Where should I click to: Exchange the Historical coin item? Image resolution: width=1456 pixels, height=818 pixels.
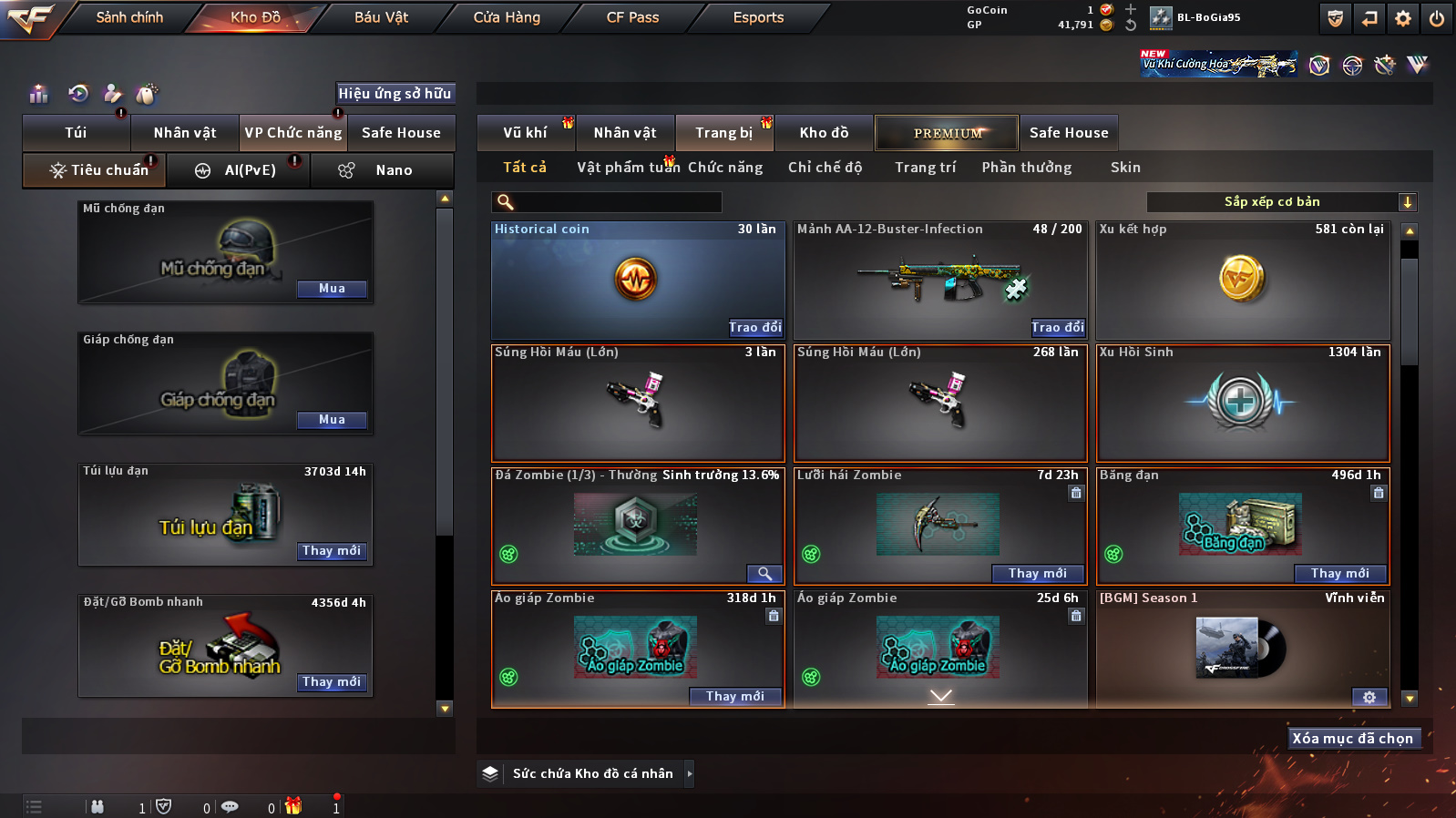pyautogui.click(x=754, y=328)
